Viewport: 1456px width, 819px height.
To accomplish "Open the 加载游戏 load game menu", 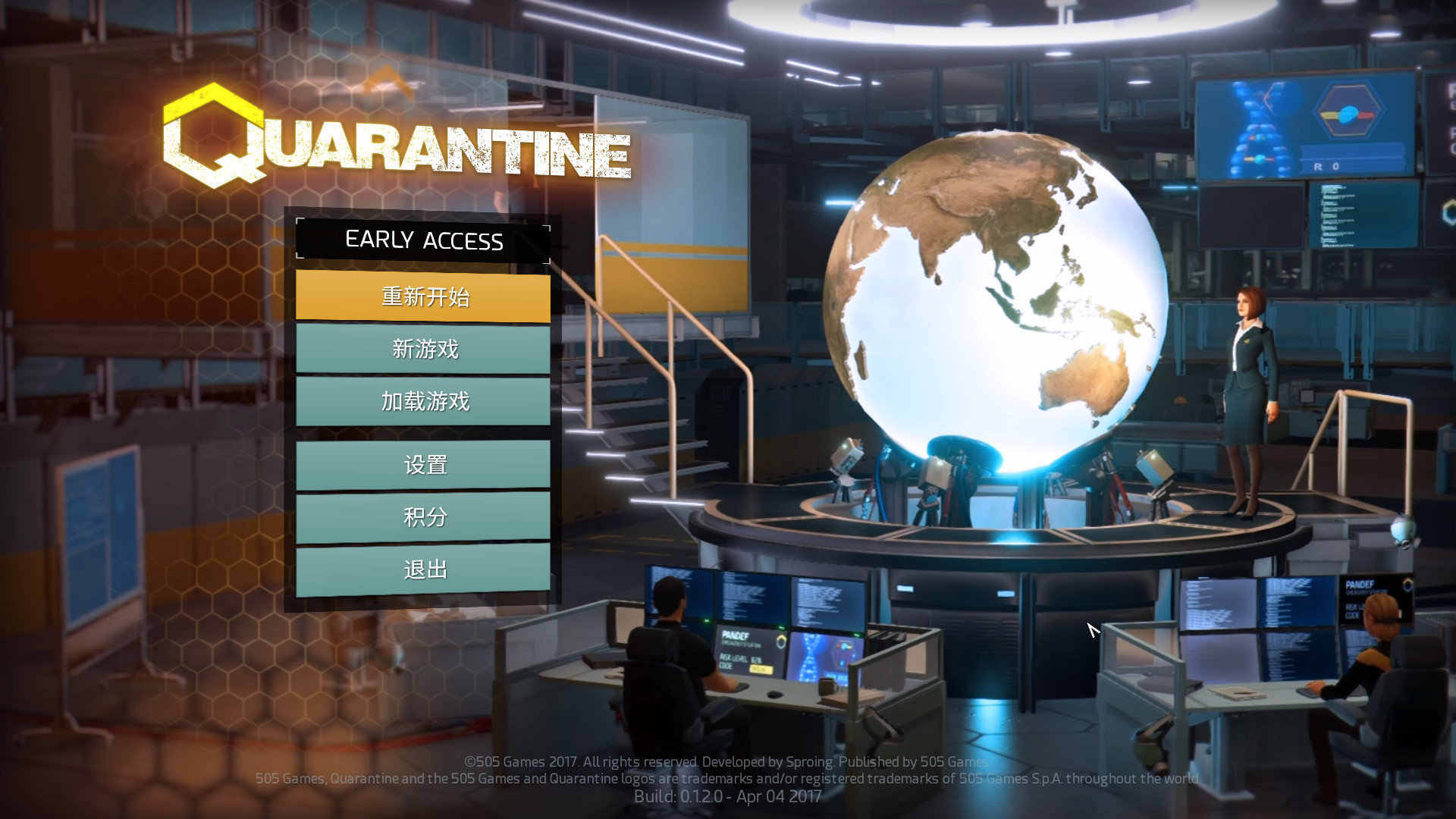I will point(423,400).
